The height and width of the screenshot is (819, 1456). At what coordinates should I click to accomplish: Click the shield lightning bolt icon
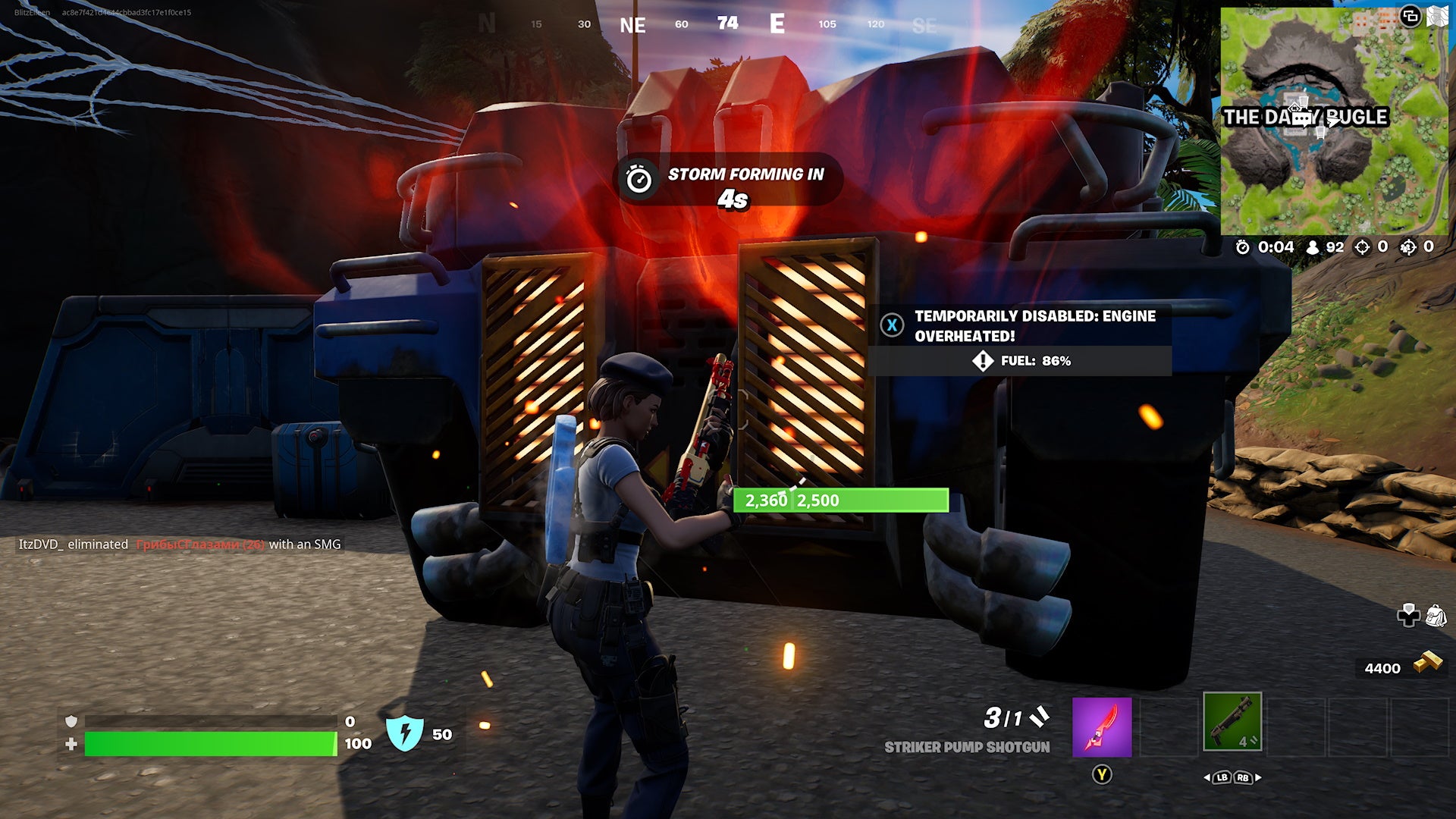click(406, 735)
